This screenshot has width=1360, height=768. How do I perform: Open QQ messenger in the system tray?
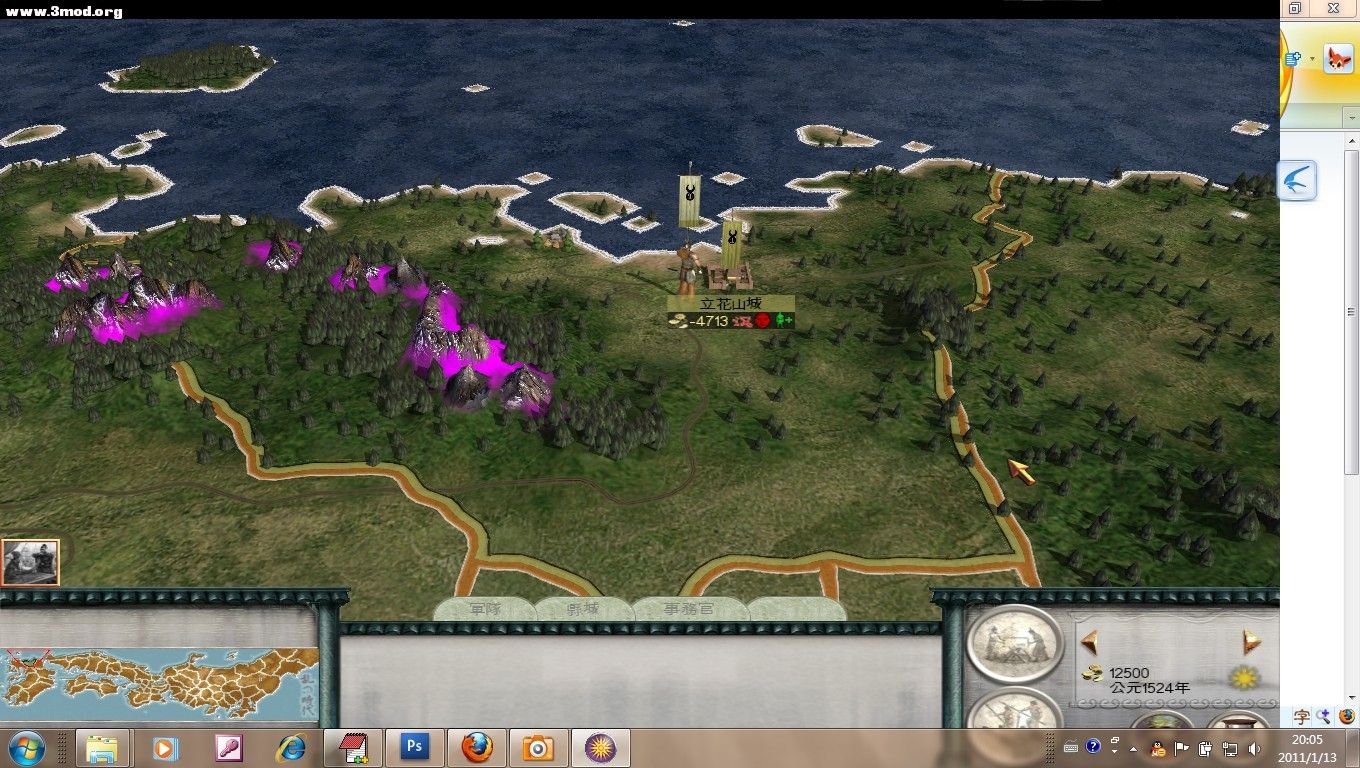point(1158,748)
